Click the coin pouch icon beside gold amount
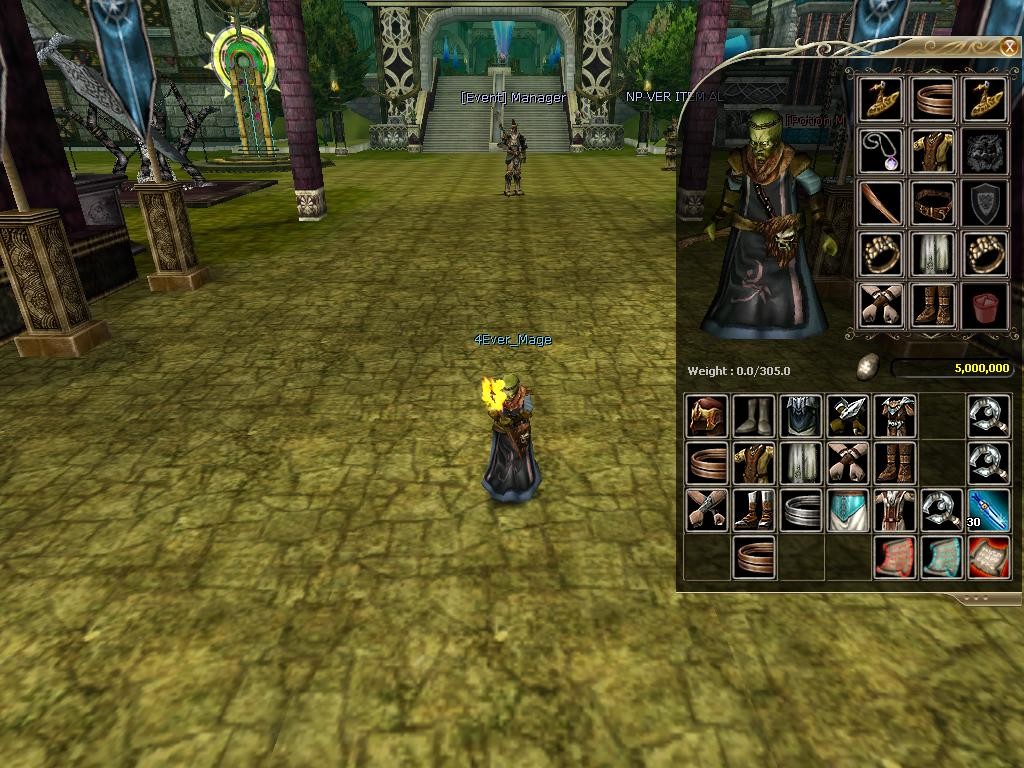 coord(868,369)
